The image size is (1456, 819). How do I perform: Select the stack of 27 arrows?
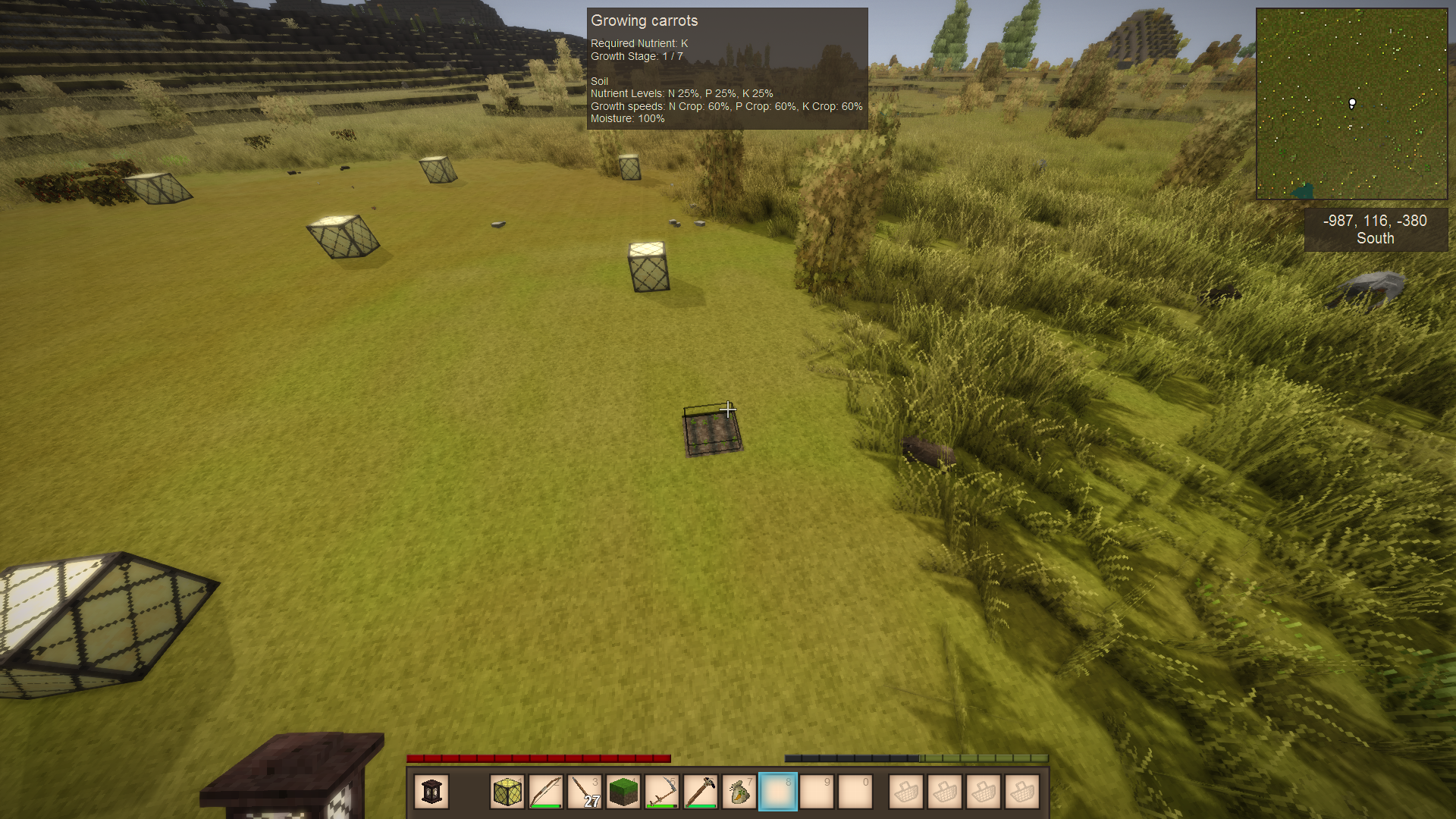coord(585,792)
